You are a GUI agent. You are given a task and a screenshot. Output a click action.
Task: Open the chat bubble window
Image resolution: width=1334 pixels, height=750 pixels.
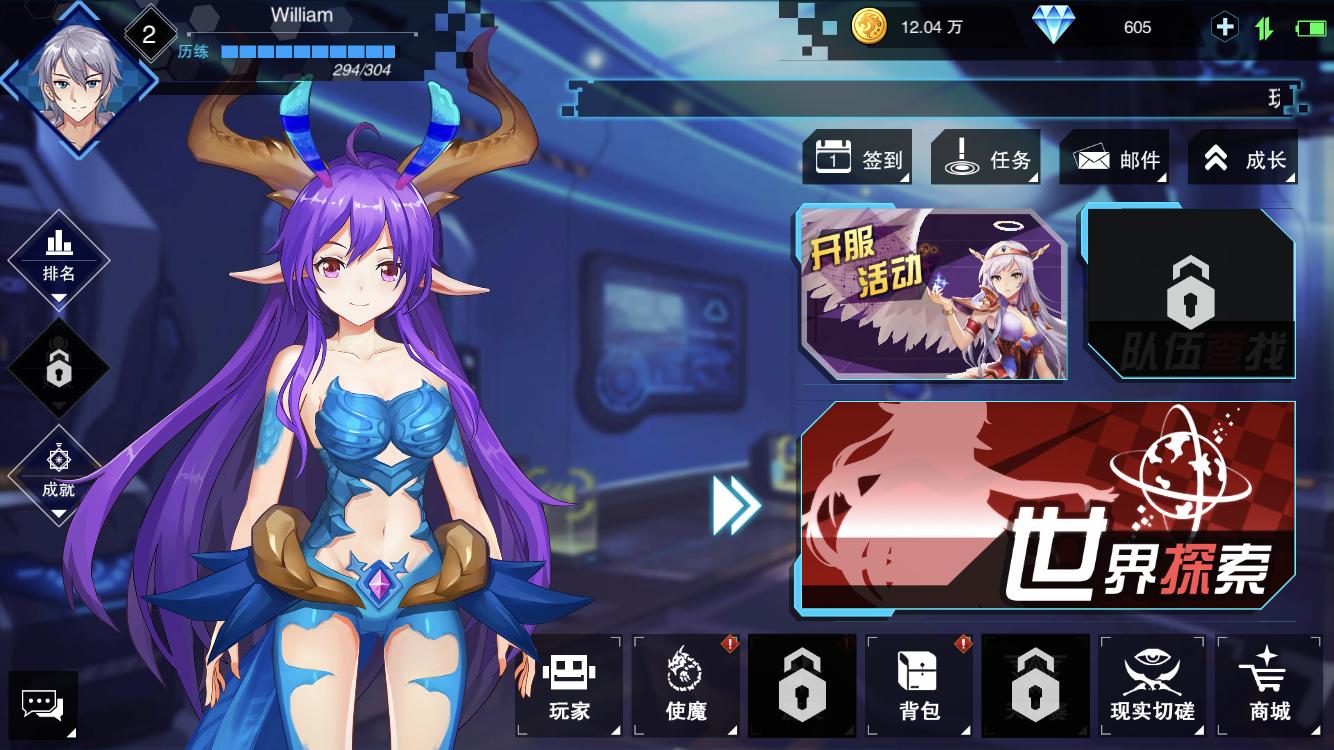(42, 705)
